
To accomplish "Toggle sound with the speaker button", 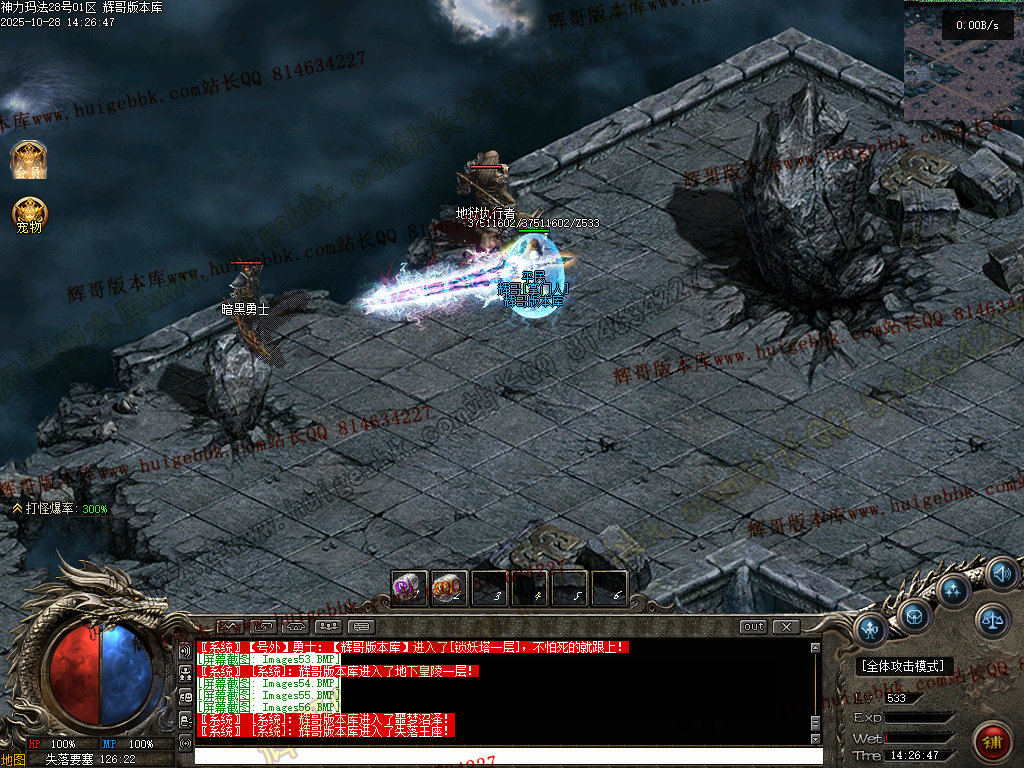I will pyautogui.click(x=1001, y=574).
